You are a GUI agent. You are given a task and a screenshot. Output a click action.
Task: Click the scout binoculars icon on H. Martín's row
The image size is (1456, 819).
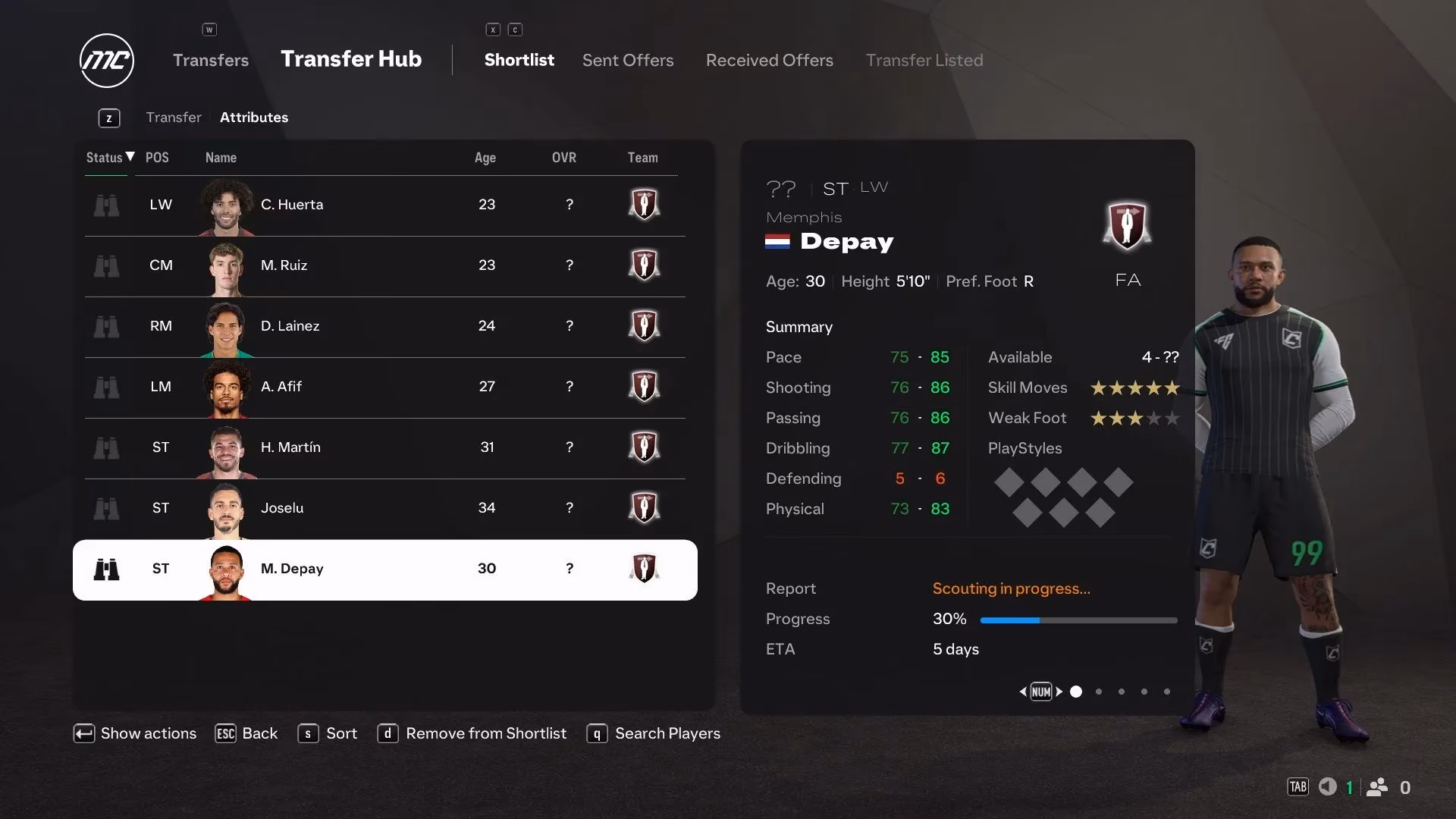107,447
